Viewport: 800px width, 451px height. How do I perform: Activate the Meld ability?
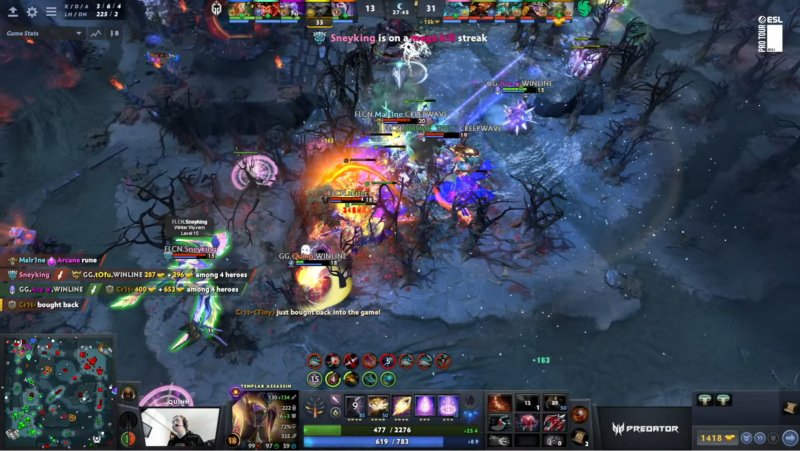point(380,405)
